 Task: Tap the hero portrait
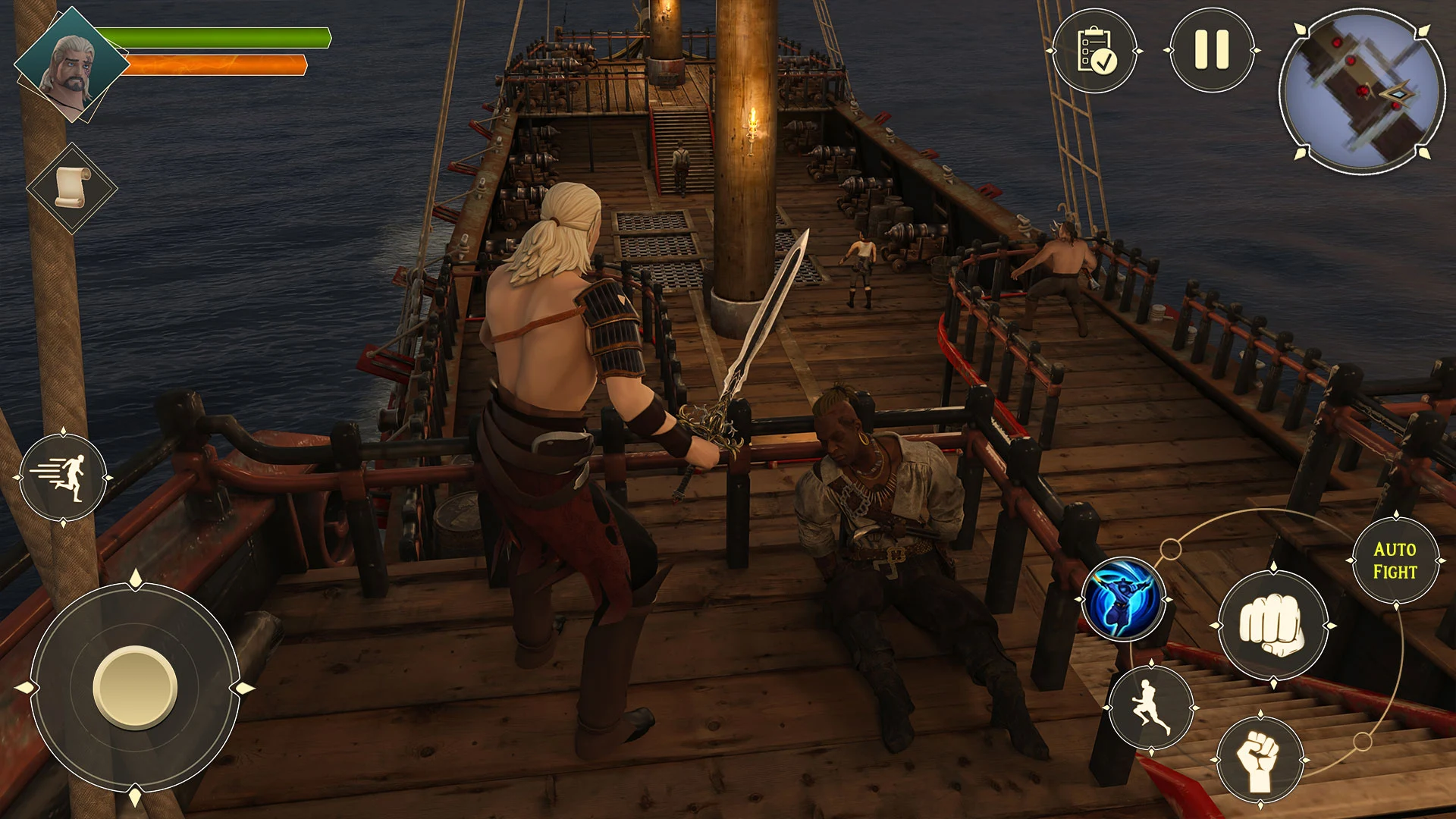71,64
